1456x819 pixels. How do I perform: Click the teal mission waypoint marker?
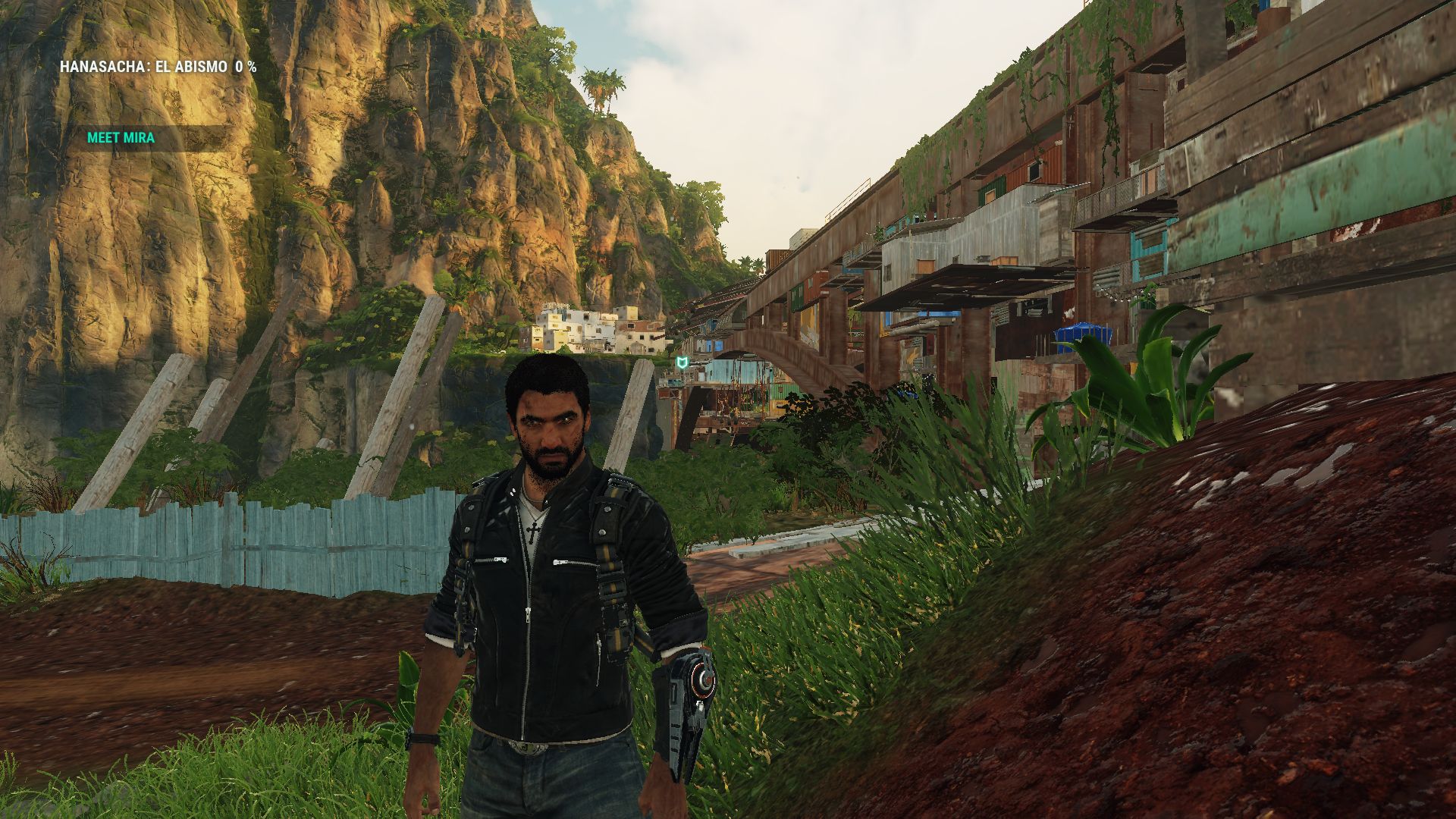pyautogui.click(x=683, y=363)
